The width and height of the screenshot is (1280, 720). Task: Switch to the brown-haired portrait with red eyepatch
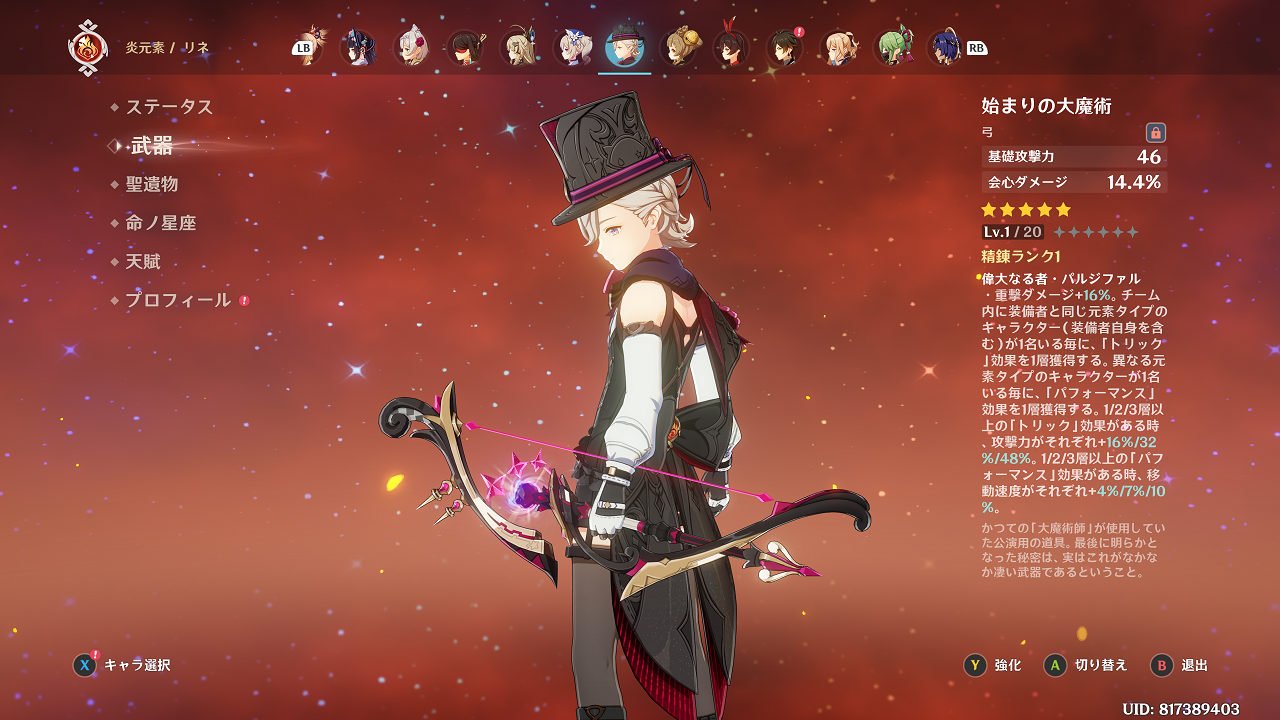465,47
